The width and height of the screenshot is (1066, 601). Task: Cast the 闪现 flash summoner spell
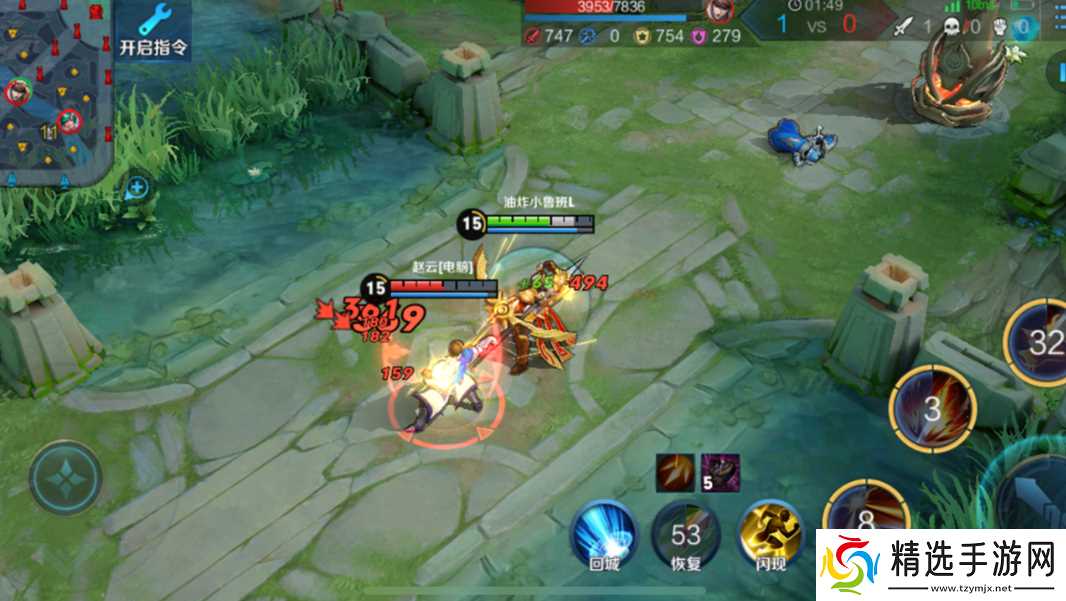tap(770, 535)
